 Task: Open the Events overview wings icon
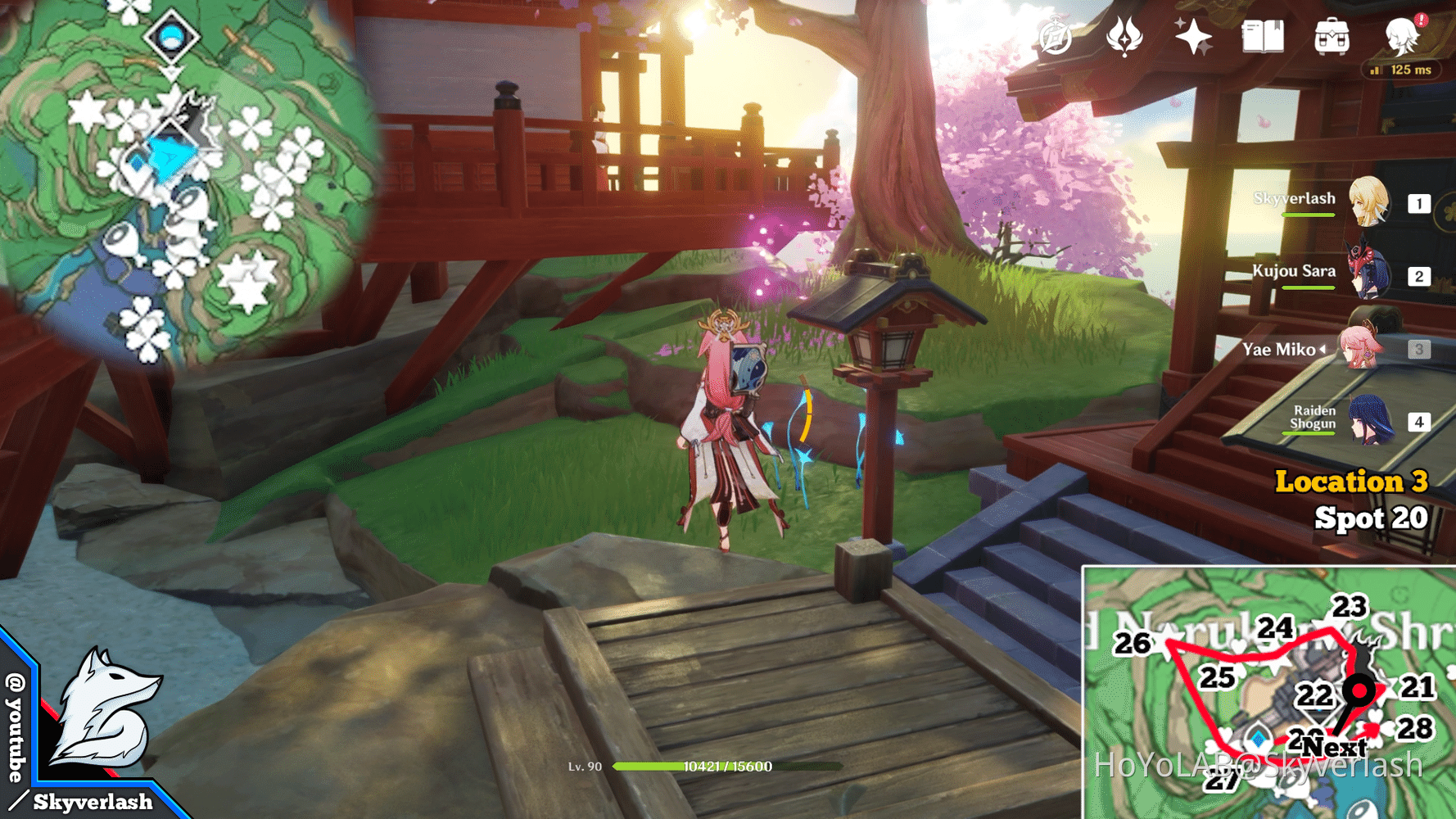(1123, 38)
